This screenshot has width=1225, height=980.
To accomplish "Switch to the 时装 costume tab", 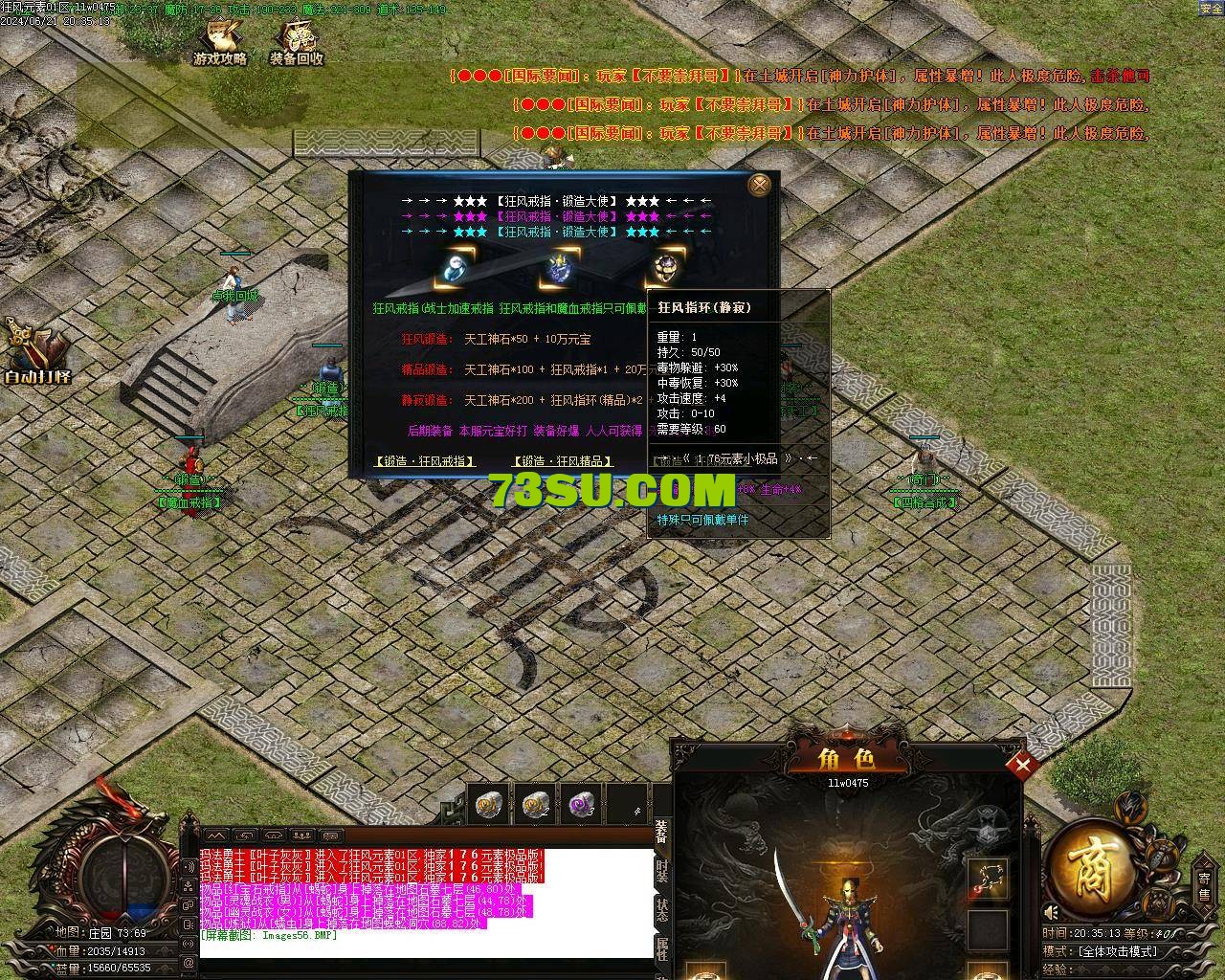I will [x=662, y=871].
